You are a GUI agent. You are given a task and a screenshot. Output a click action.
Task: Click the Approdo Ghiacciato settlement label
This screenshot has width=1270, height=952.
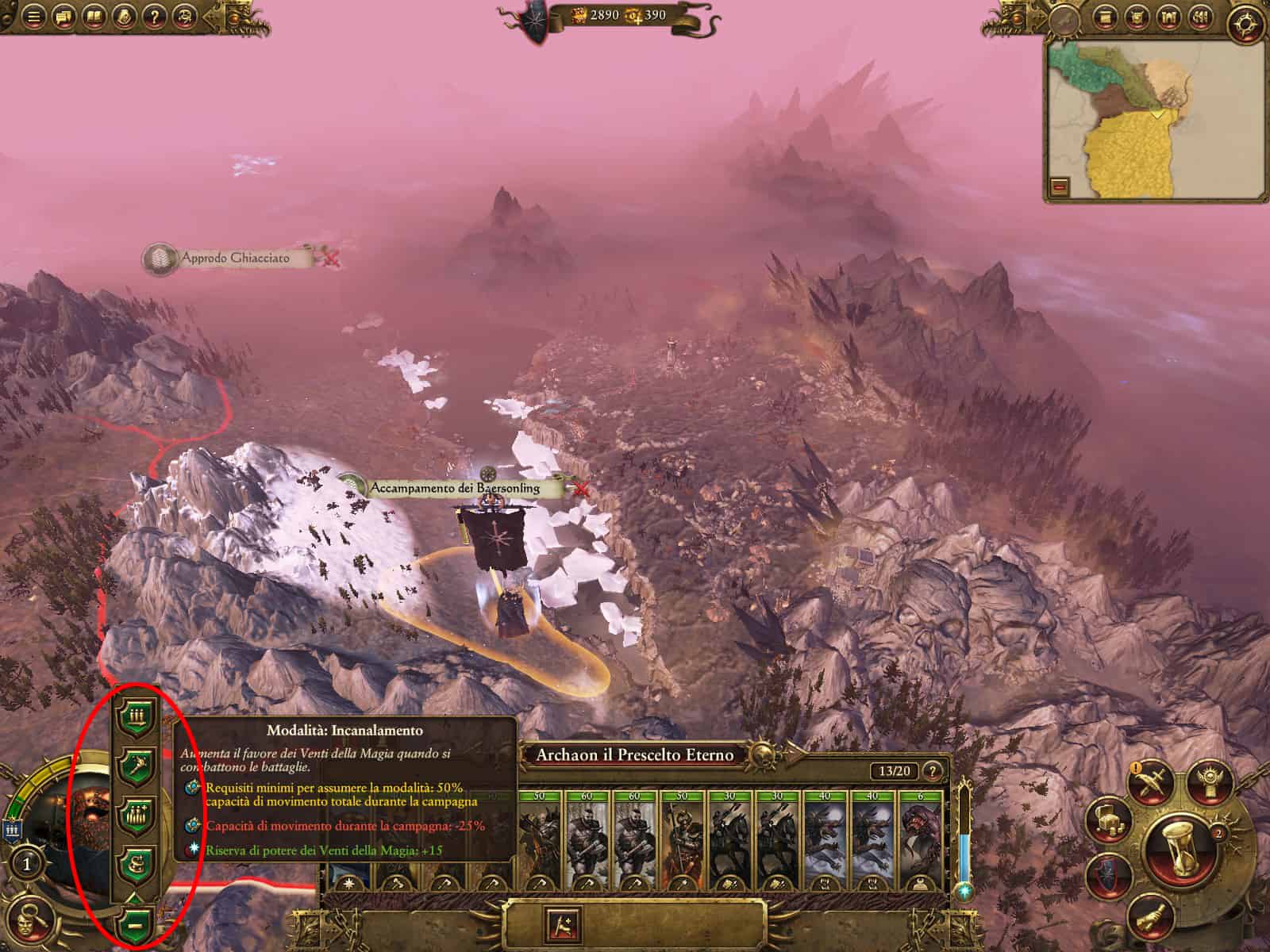pos(235,258)
